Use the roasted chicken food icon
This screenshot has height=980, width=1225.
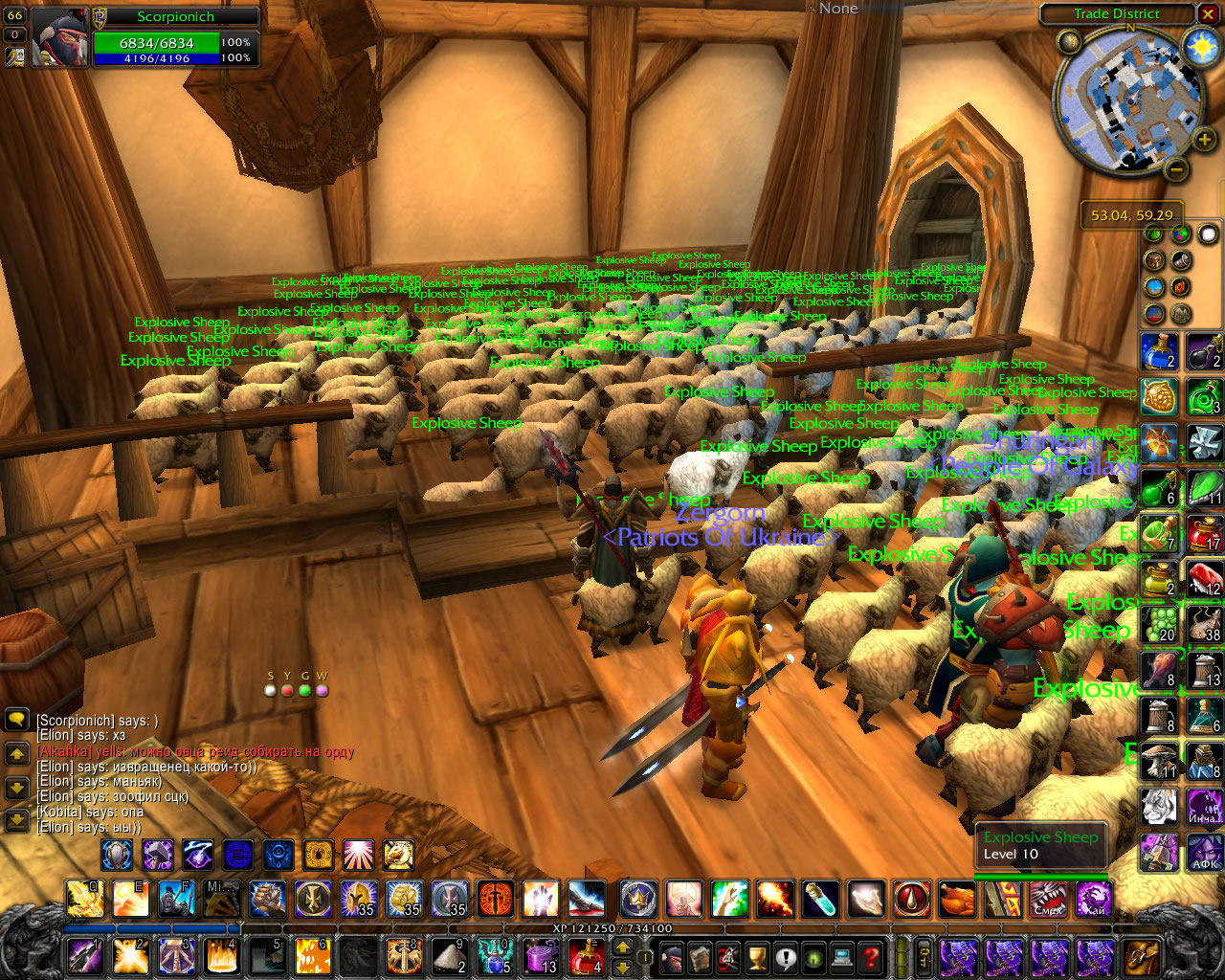click(957, 900)
